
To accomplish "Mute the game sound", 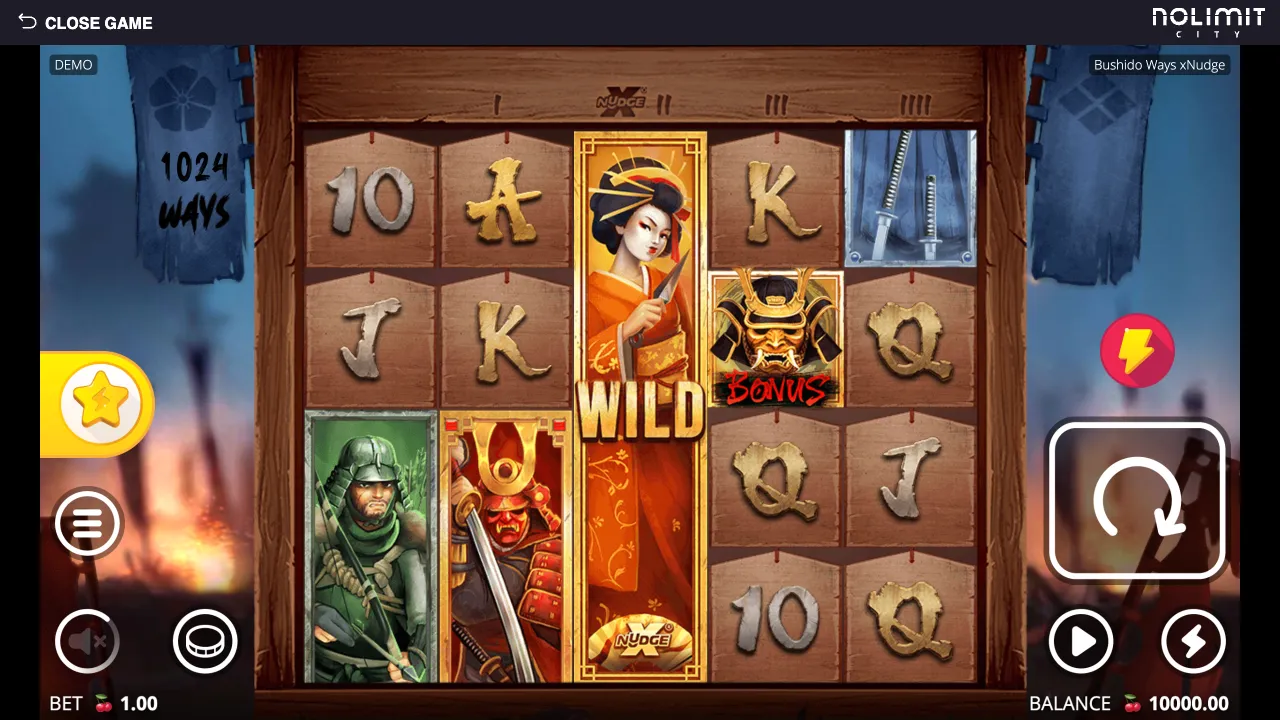I will (87, 641).
